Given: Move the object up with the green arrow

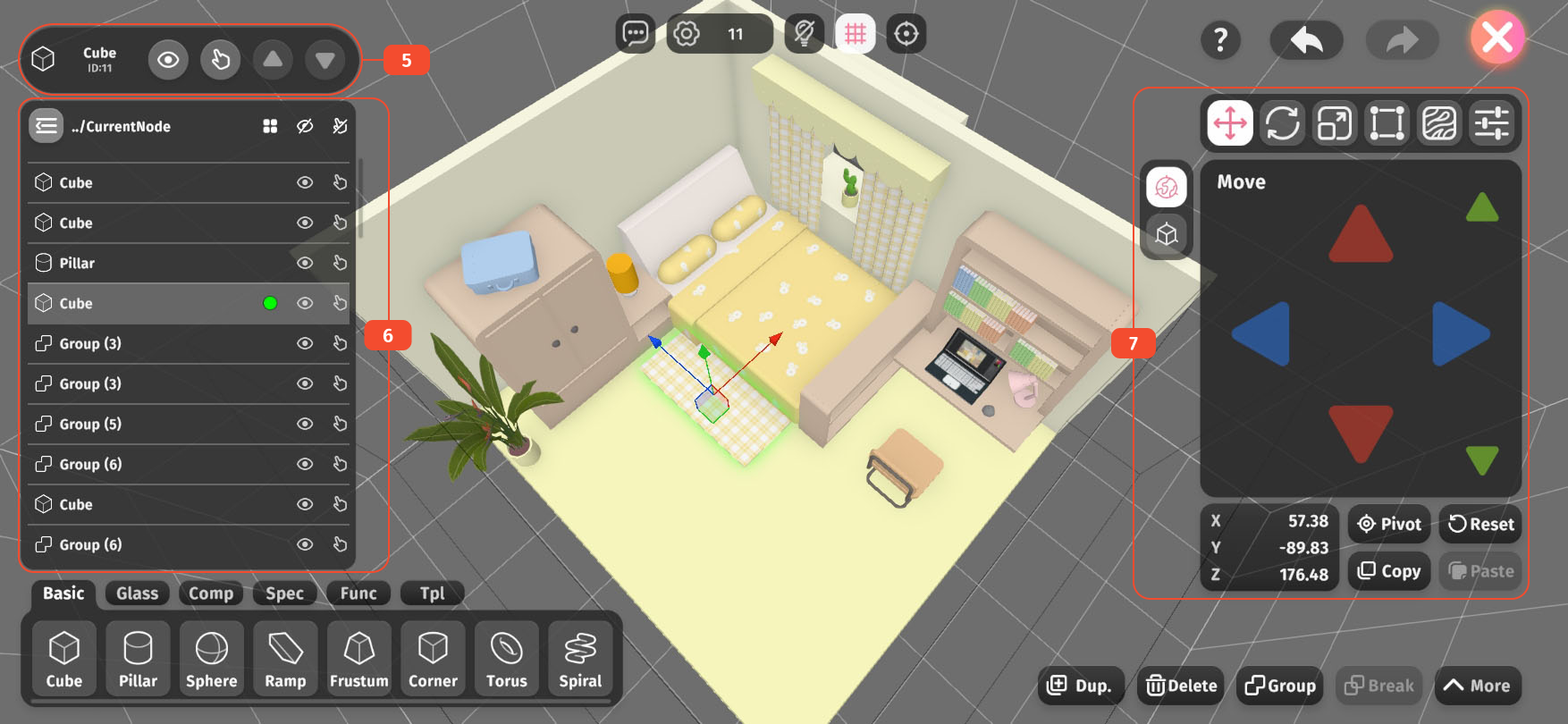Looking at the screenshot, I should [1481, 208].
